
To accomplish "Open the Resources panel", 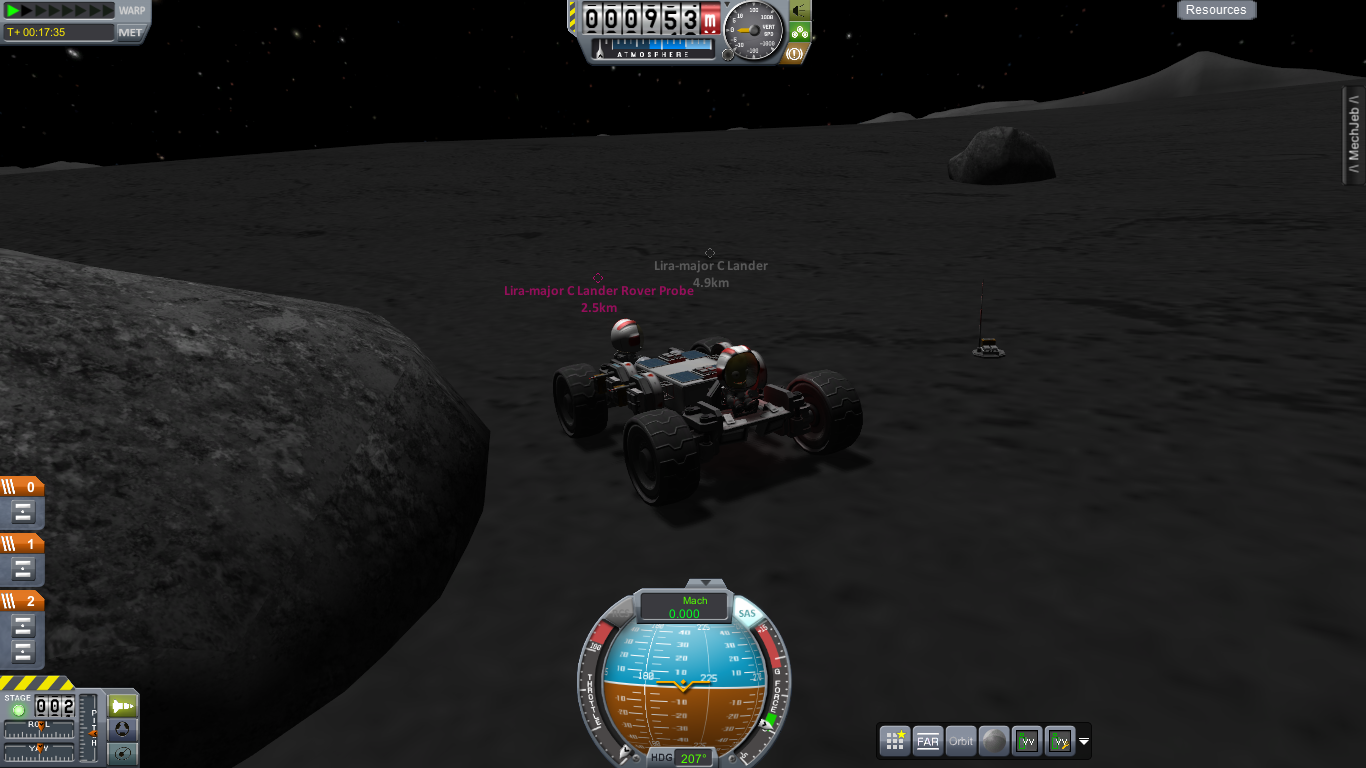I will click(x=1216, y=10).
